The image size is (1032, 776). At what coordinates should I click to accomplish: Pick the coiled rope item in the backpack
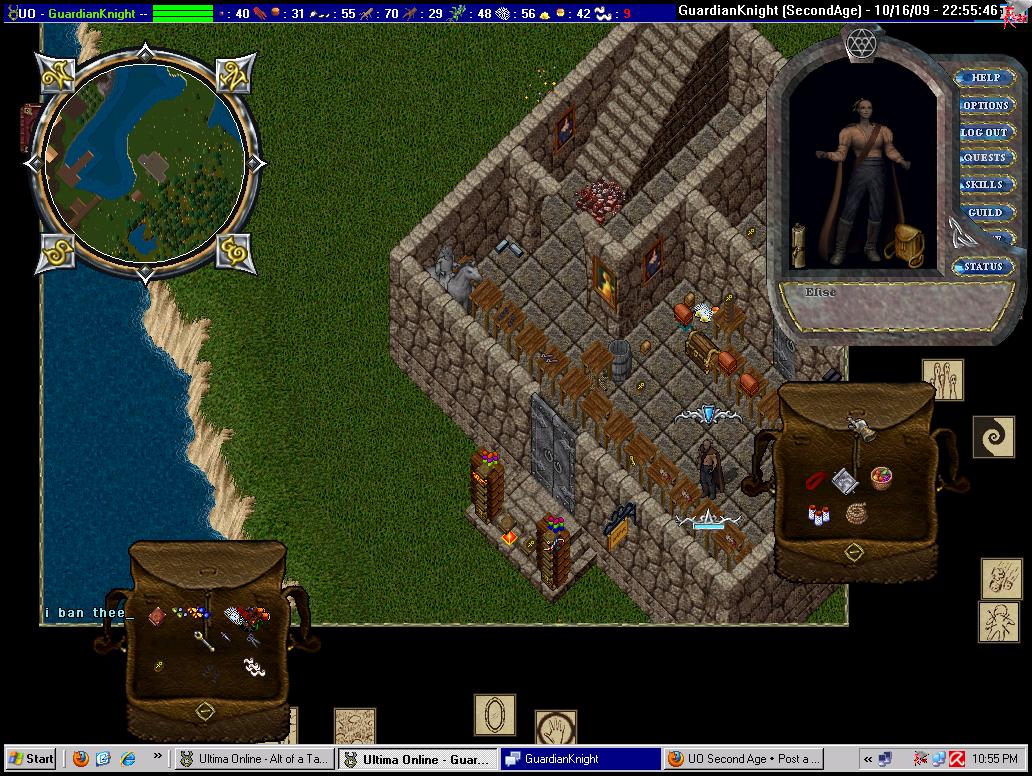[x=856, y=514]
